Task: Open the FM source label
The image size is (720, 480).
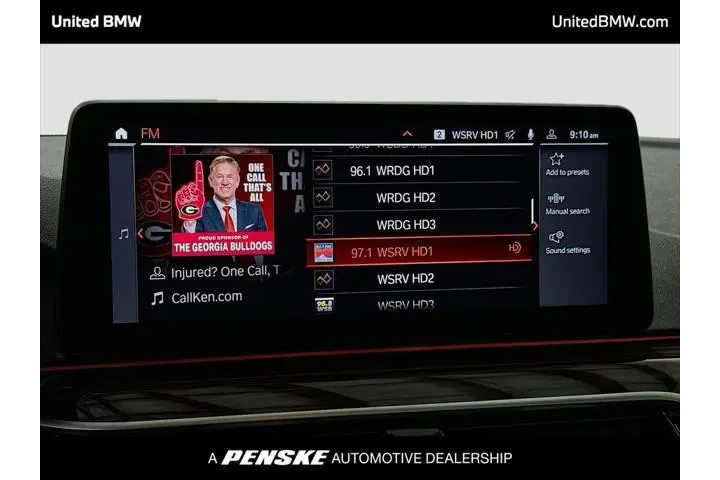Action: click(x=150, y=133)
